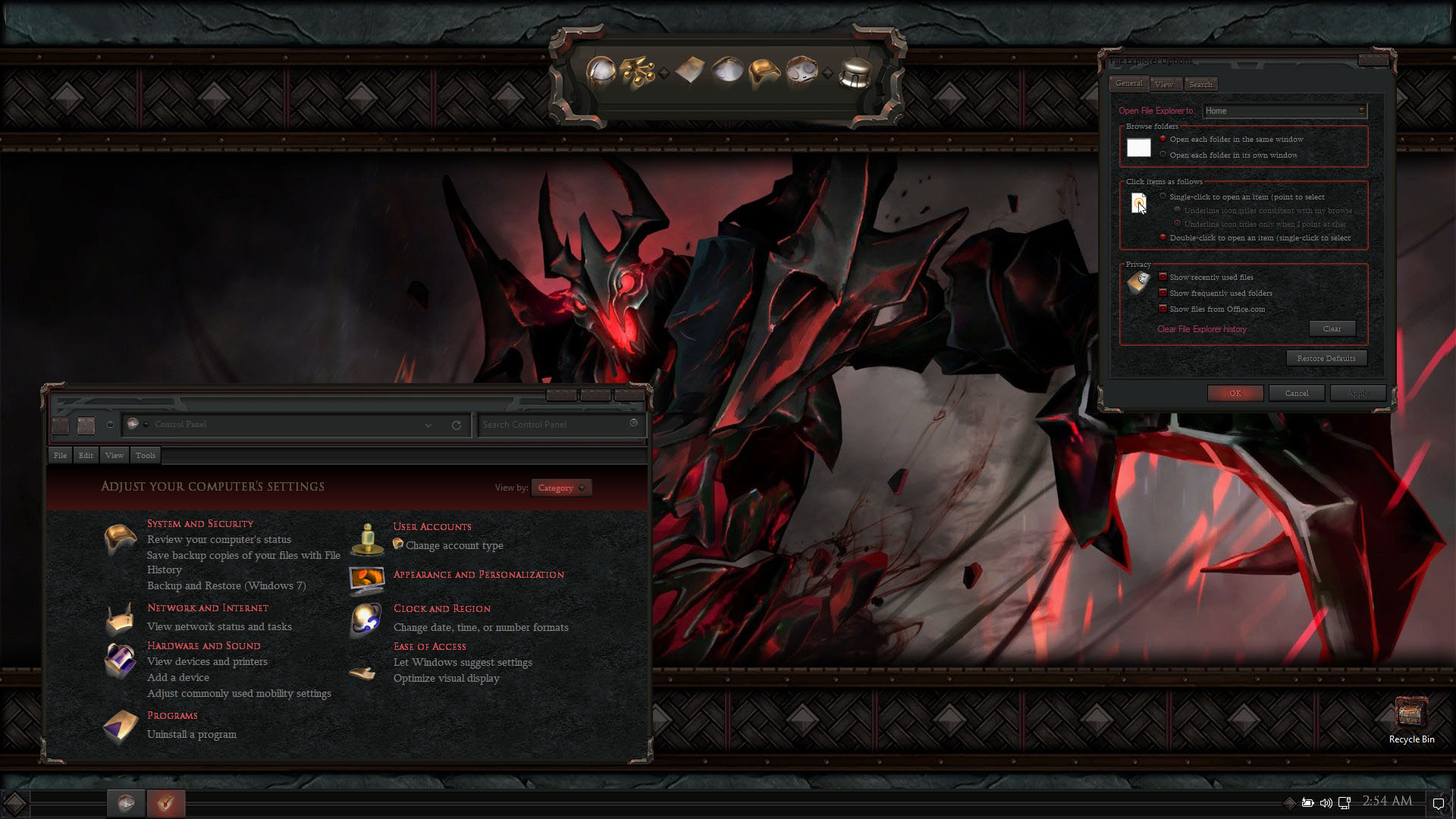This screenshot has height=819, width=1456.
Task: Toggle 'Show recently used files' checkbox
Action: point(1163,277)
